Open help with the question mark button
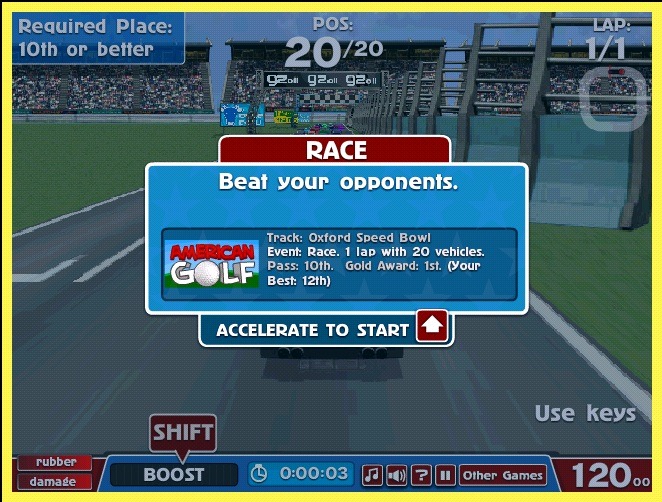 pyautogui.click(x=422, y=475)
